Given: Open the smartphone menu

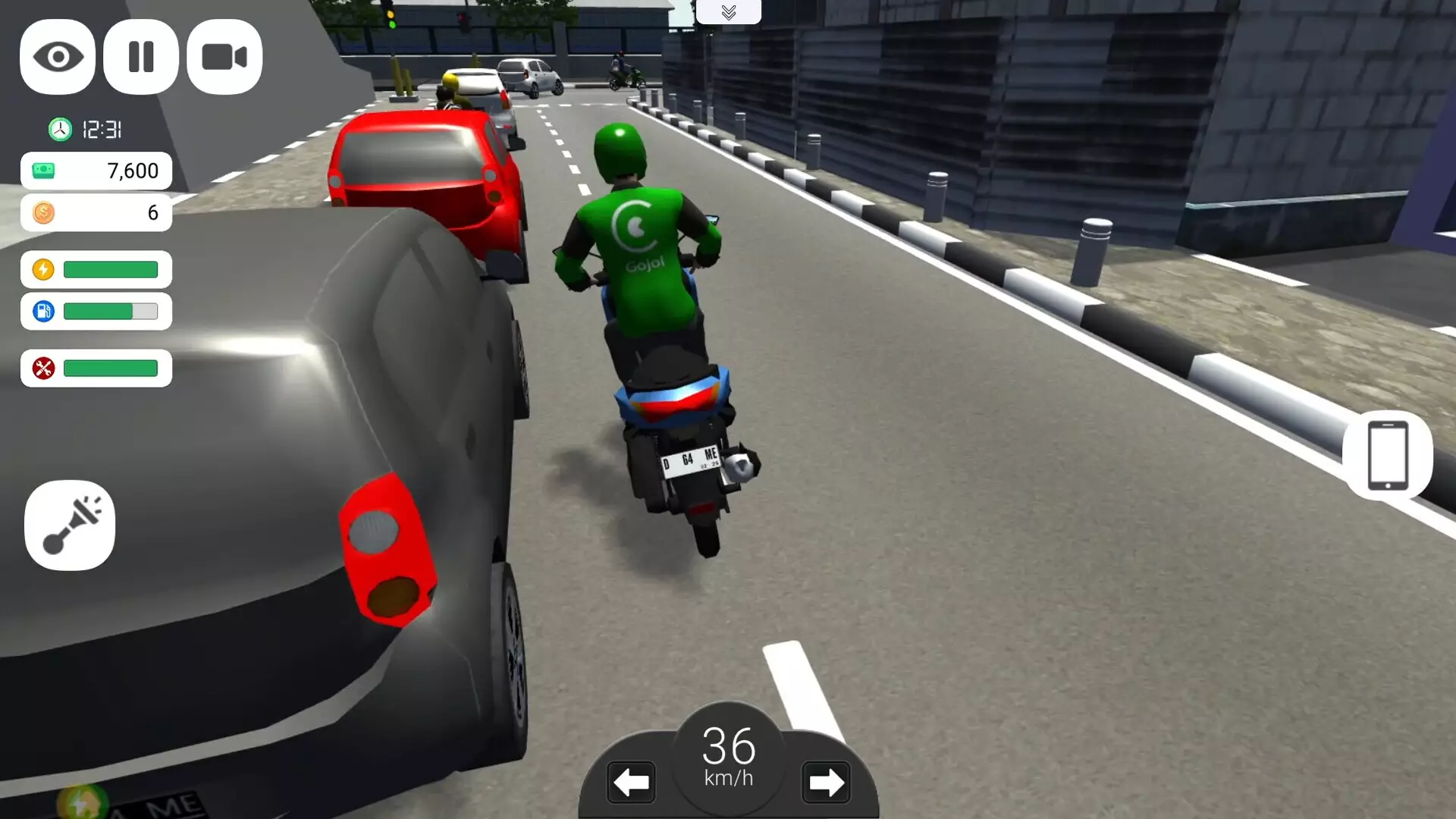Looking at the screenshot, I should click(x=1387, y=456).
